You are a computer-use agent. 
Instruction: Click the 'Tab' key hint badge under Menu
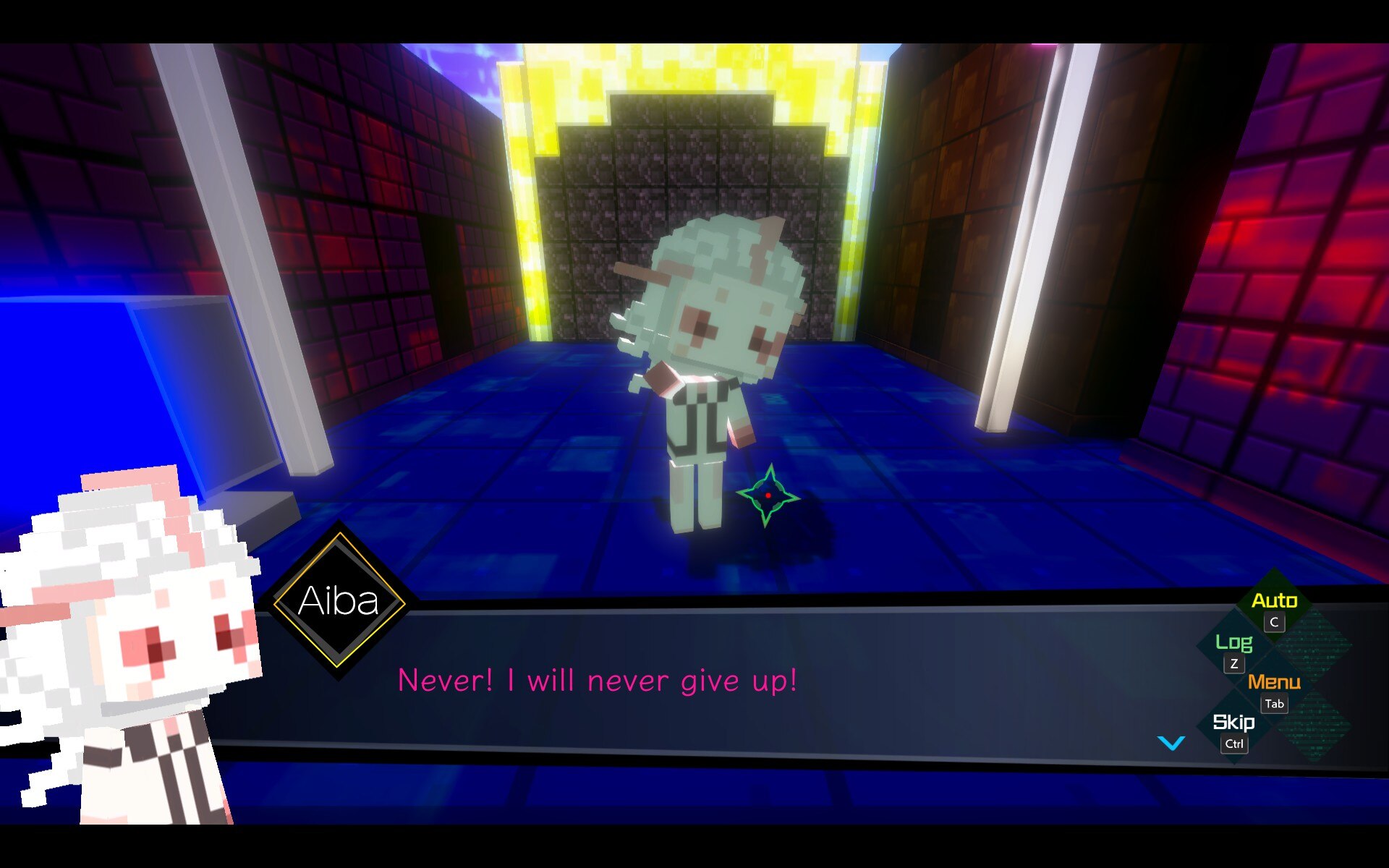[1275, 704]
